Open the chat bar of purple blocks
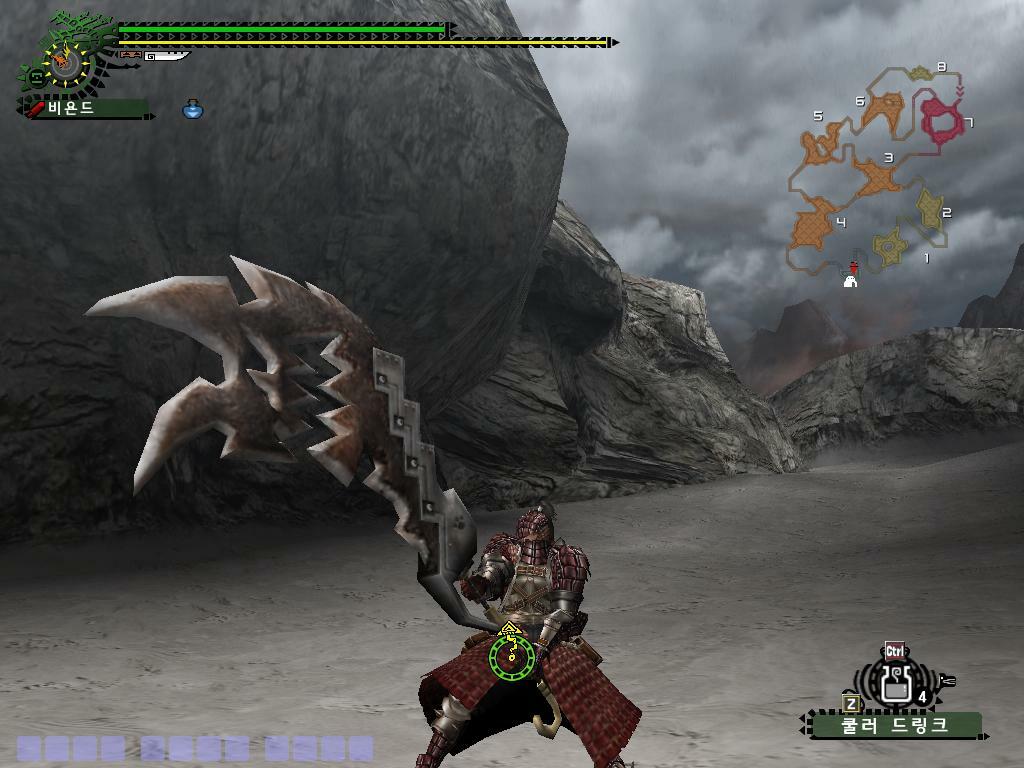 pyautogui.click(x=195, y=748)
